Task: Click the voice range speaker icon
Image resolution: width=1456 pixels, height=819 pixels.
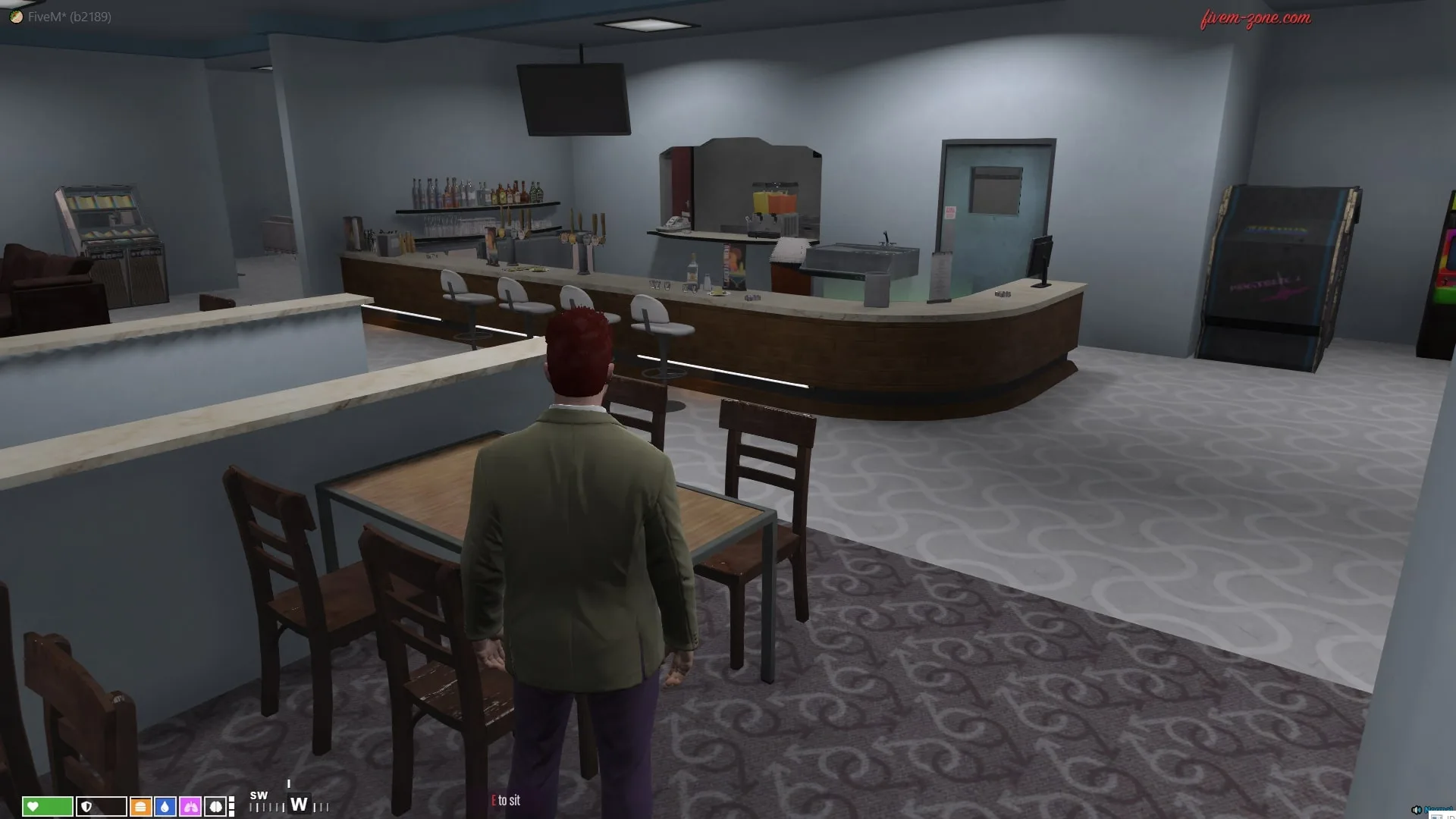Action: click(1416, 810)
